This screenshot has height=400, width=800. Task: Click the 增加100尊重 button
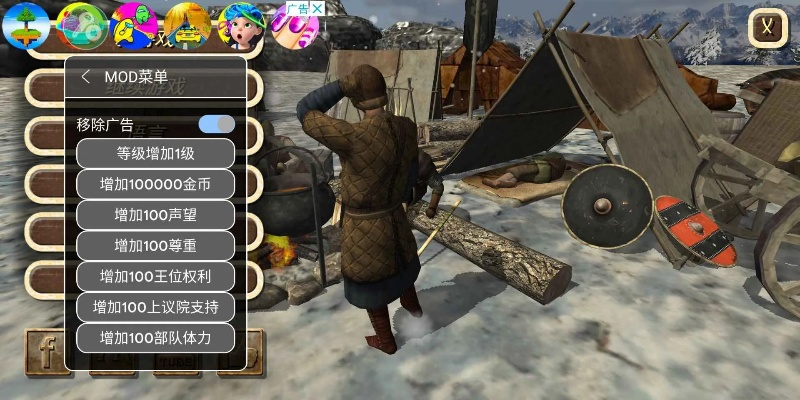[155, 245]
